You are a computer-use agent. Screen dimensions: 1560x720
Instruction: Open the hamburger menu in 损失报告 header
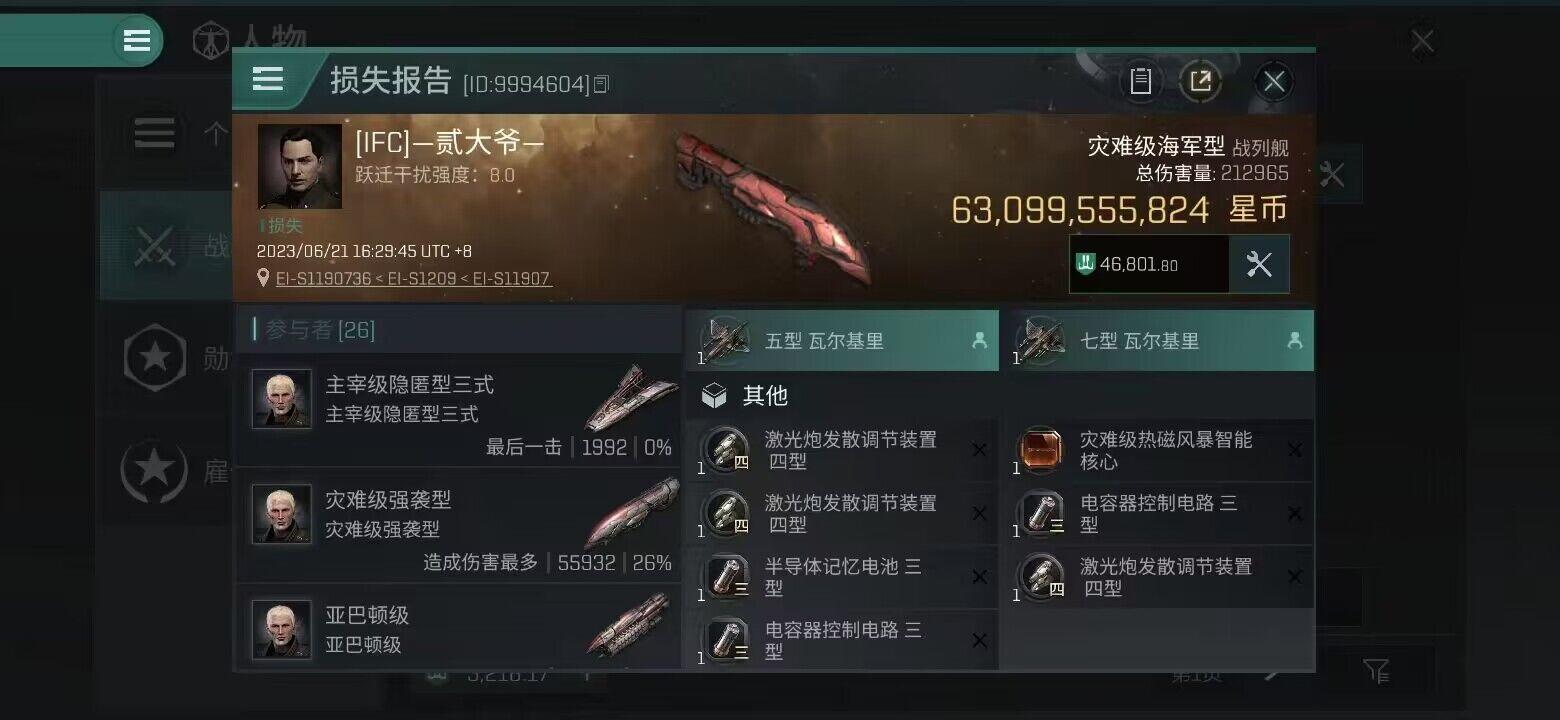click(x=267, y=80)
